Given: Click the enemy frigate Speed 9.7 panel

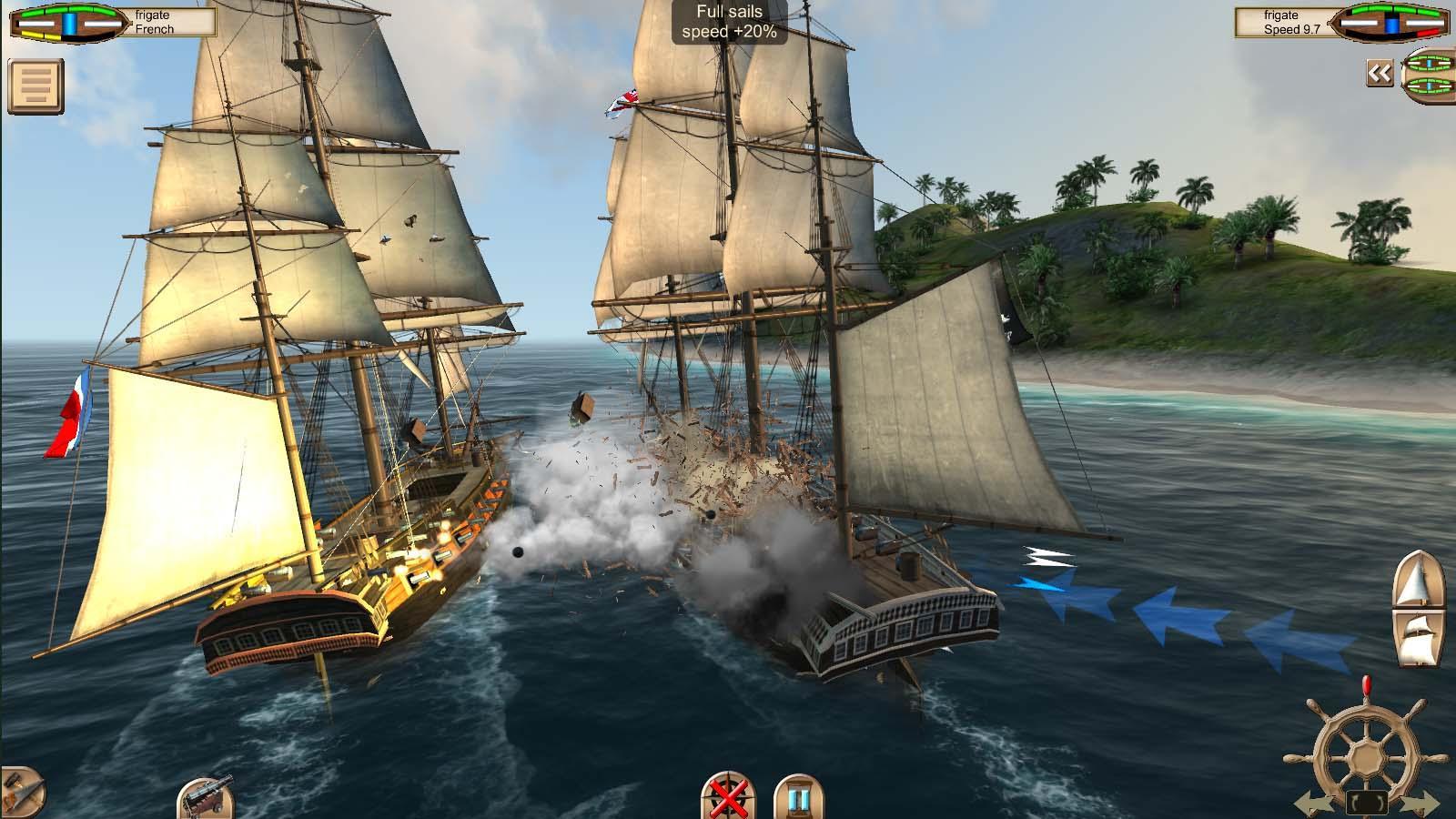Looking at the screenshot, I should pyautogui.click(x=1283, y=20).
